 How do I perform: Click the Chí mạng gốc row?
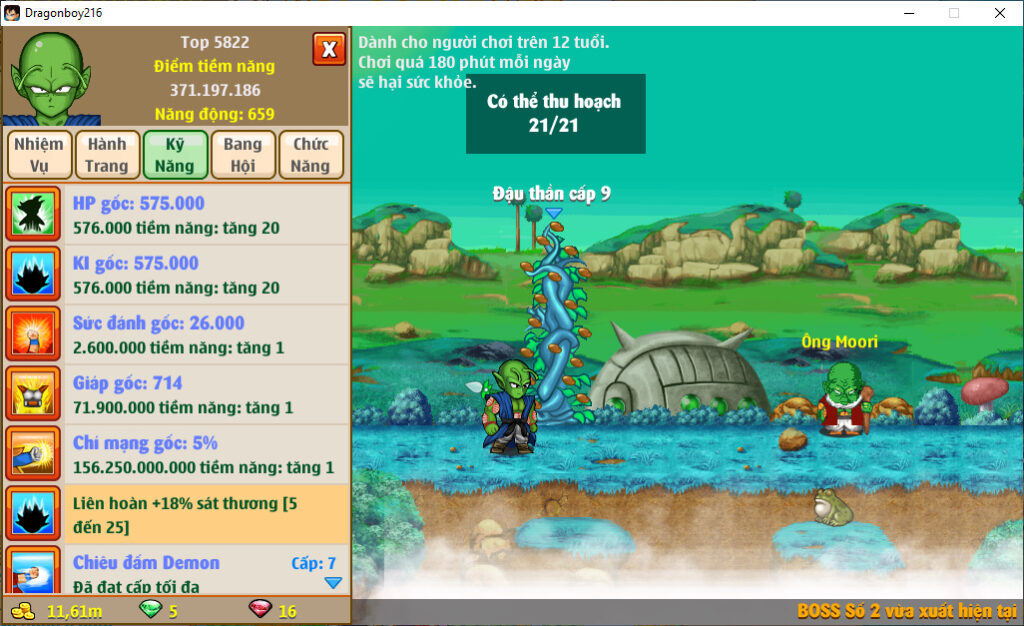(176, 455)
